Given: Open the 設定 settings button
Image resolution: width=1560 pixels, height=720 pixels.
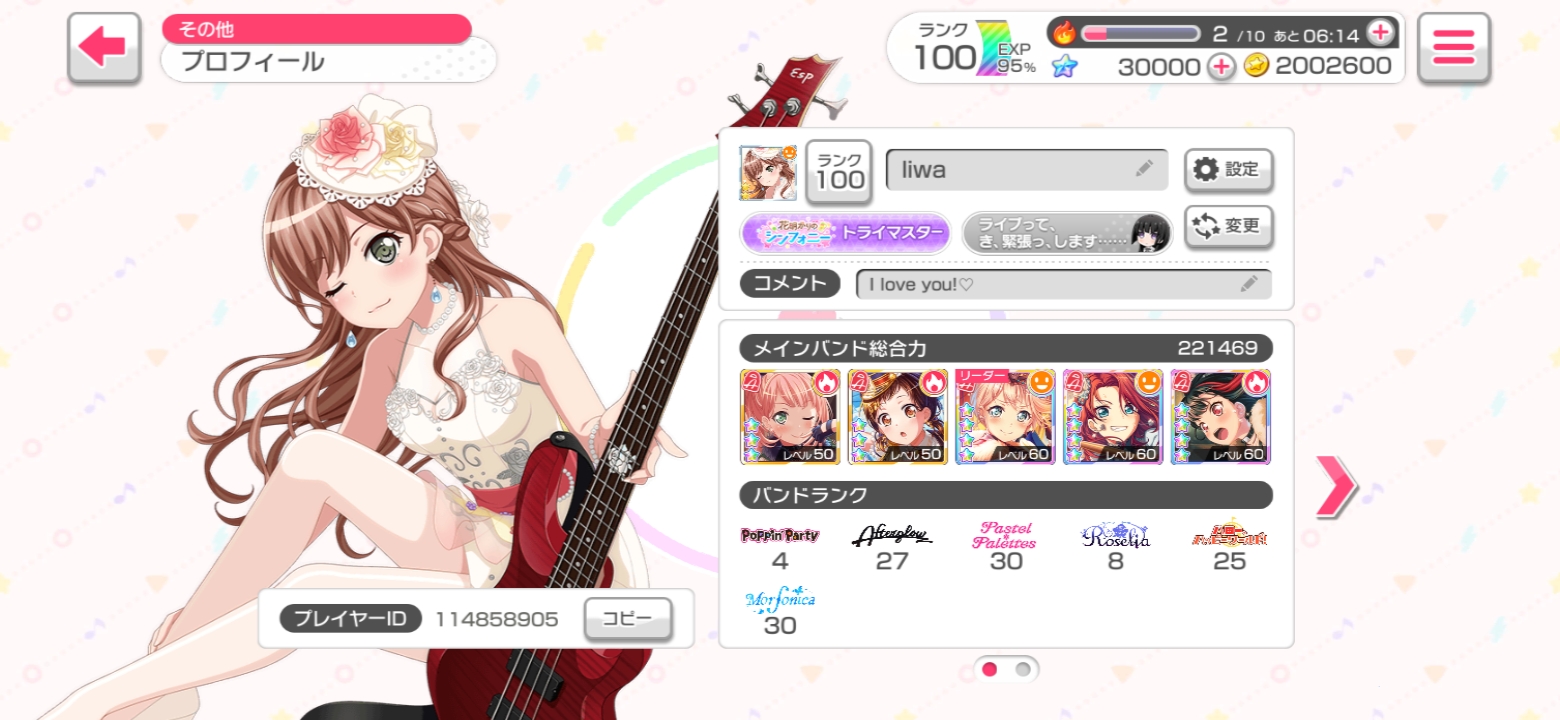Looking at the screenshot, I should (x=1228, y=170).
